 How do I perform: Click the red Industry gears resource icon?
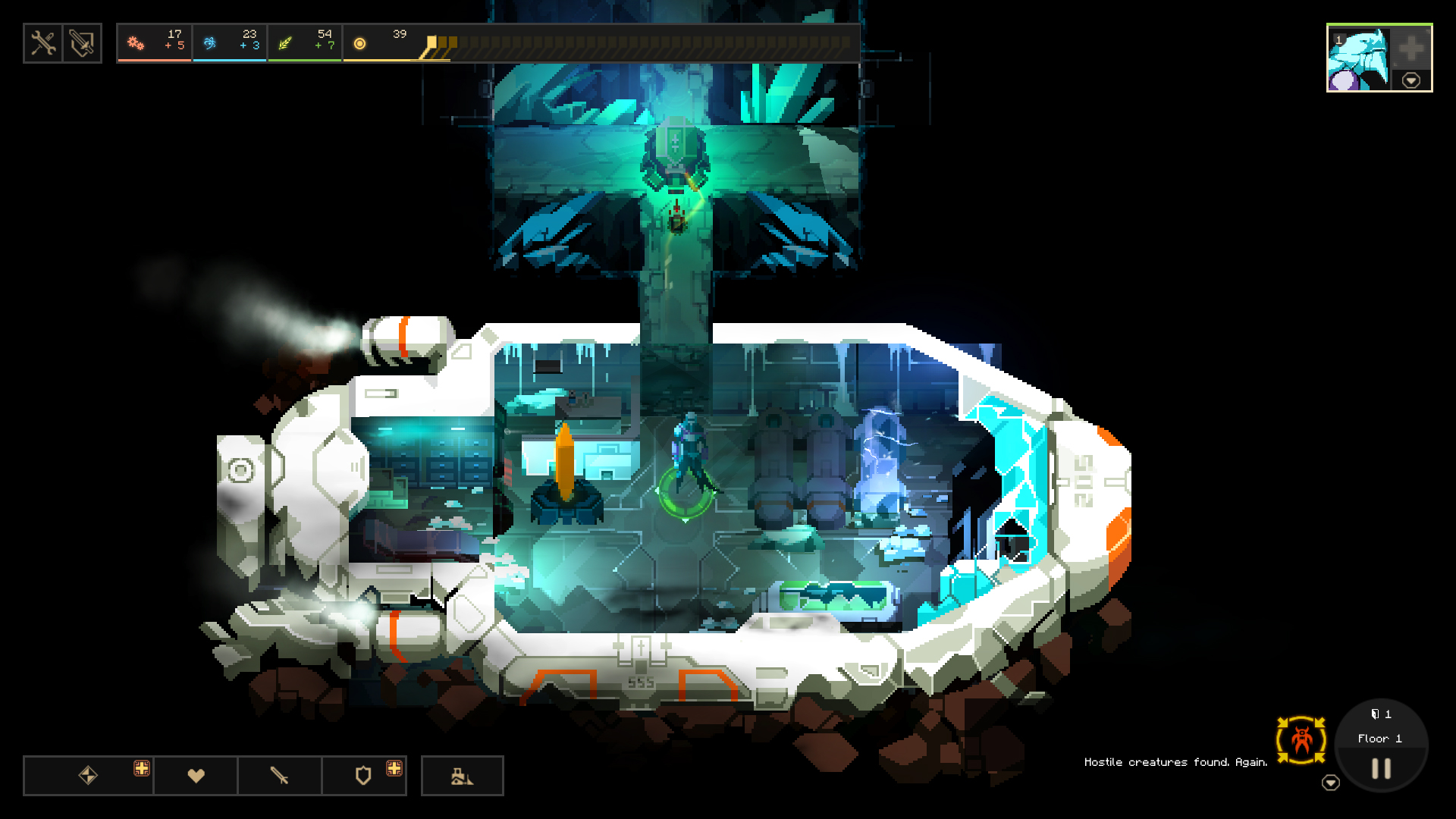[x=136, y=43]
